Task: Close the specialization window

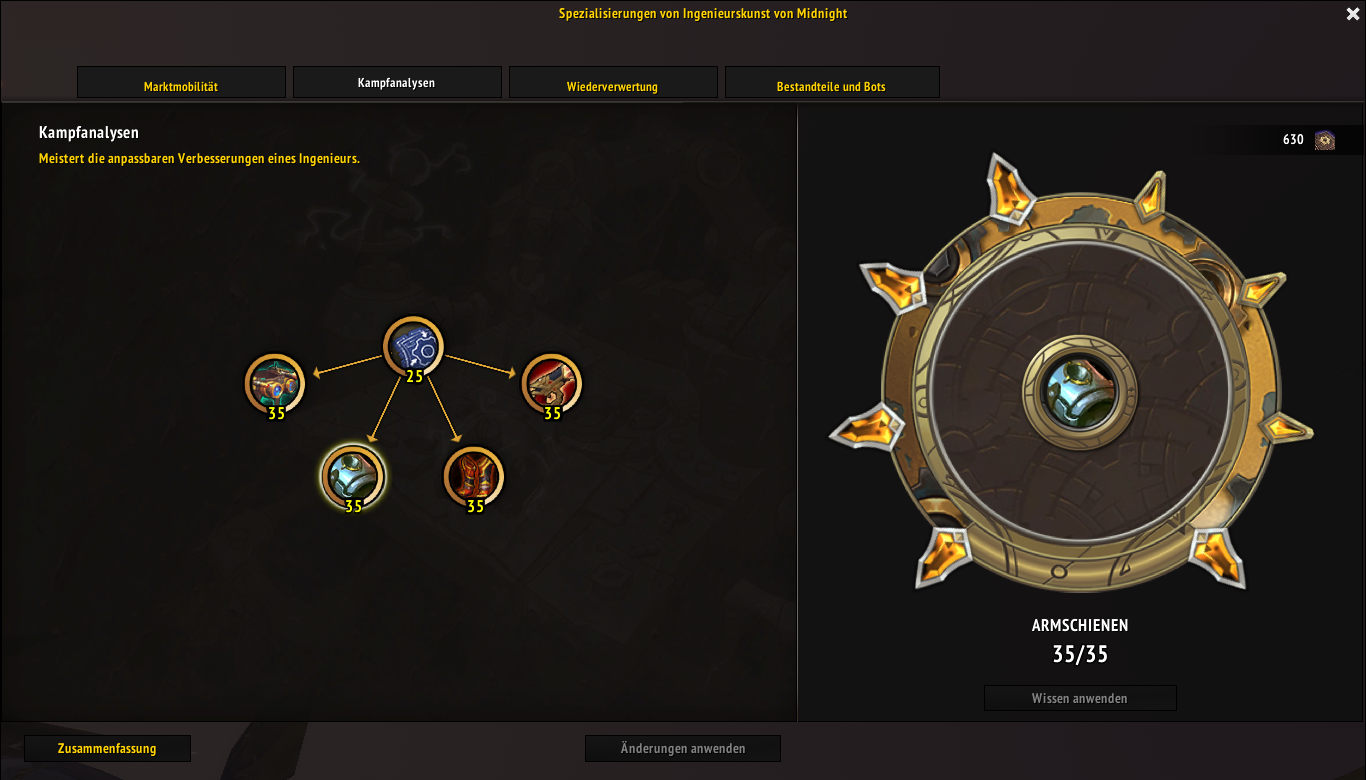Action: click(x=1353, y=14)
